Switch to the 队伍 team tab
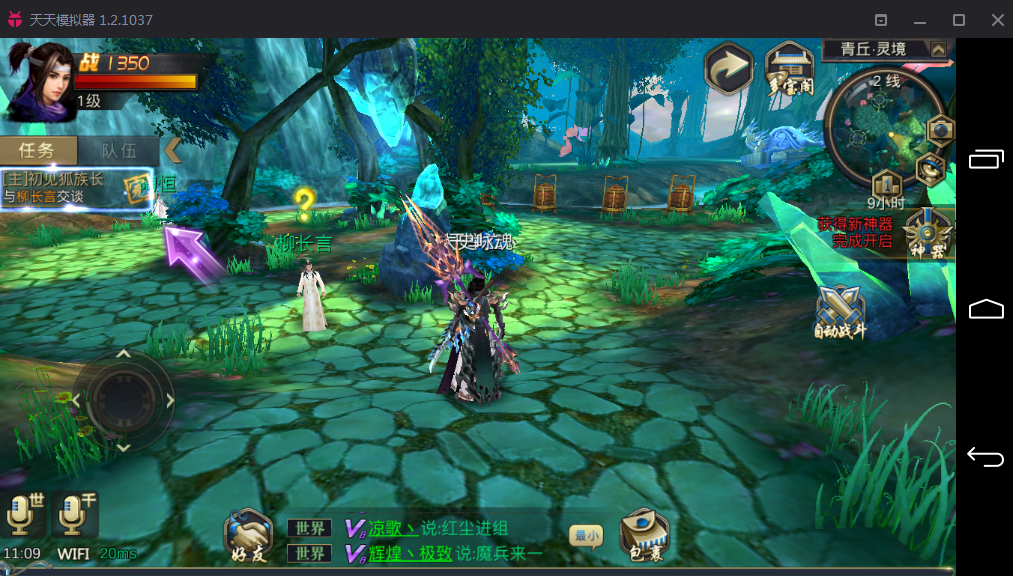This screenshot has height=576, width=1013. point(119,151)
